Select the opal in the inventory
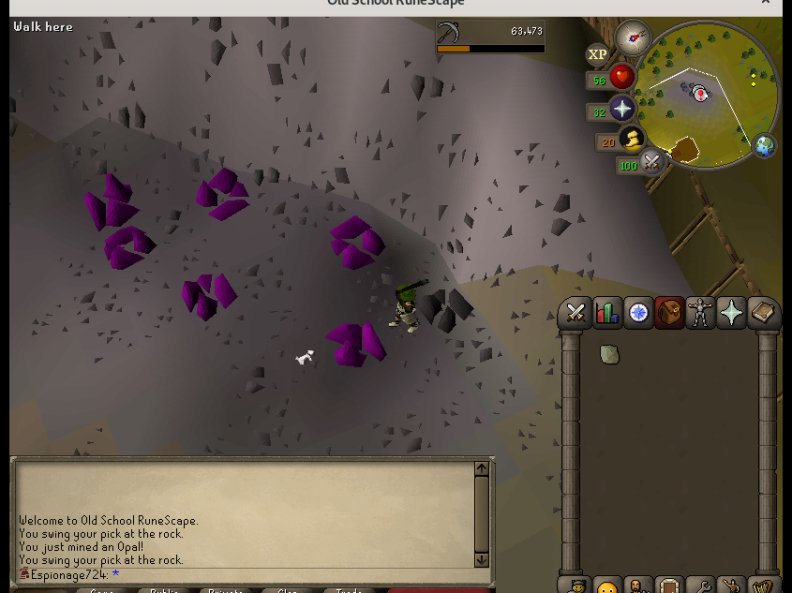This screenshot has height=593, width=792. [609, 354]
